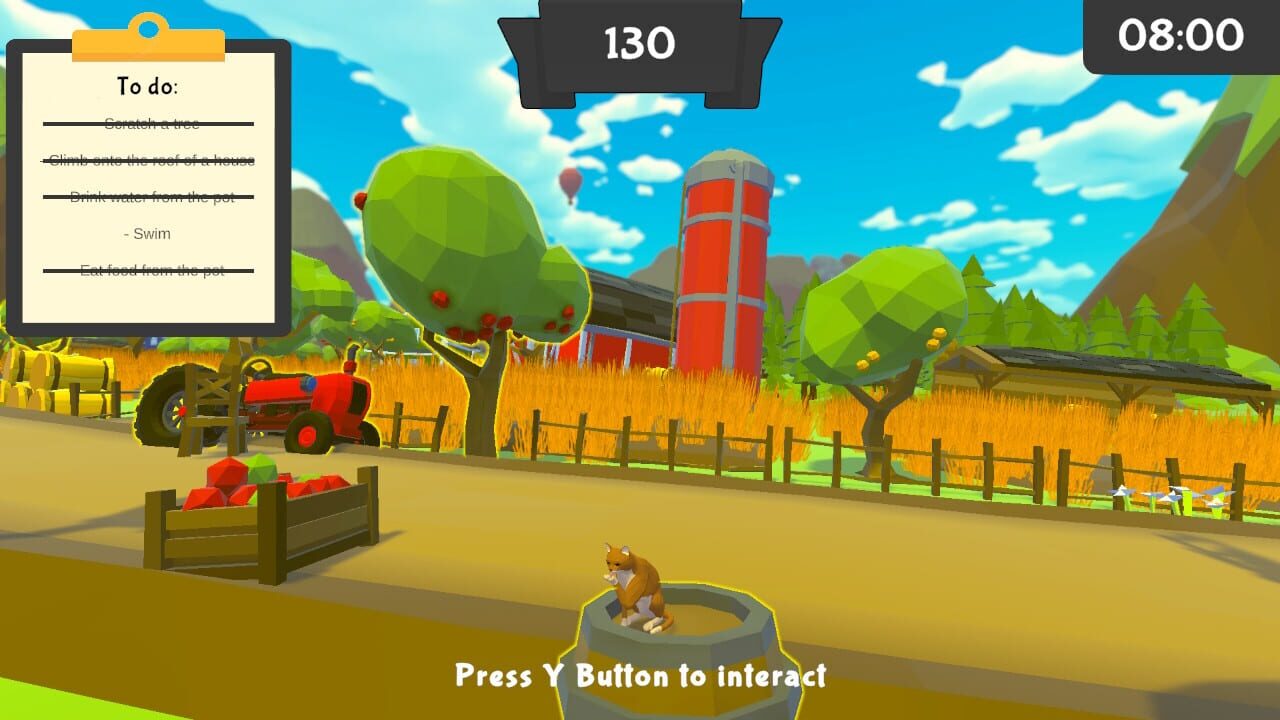The width and height of the screenshot is (1280, 720).
Task: Click the hot air balloon in the sky
Action: (x=569, y=184)
